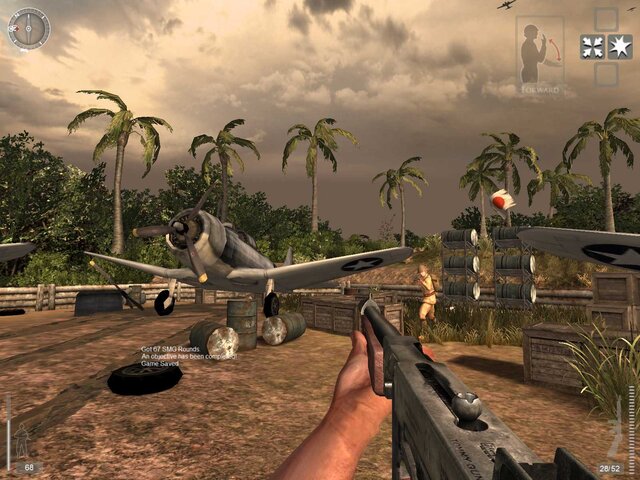Click the soldier stance silhouette indicator
Image resolution: width=640 pixels, height=480 pixels.
22,440
